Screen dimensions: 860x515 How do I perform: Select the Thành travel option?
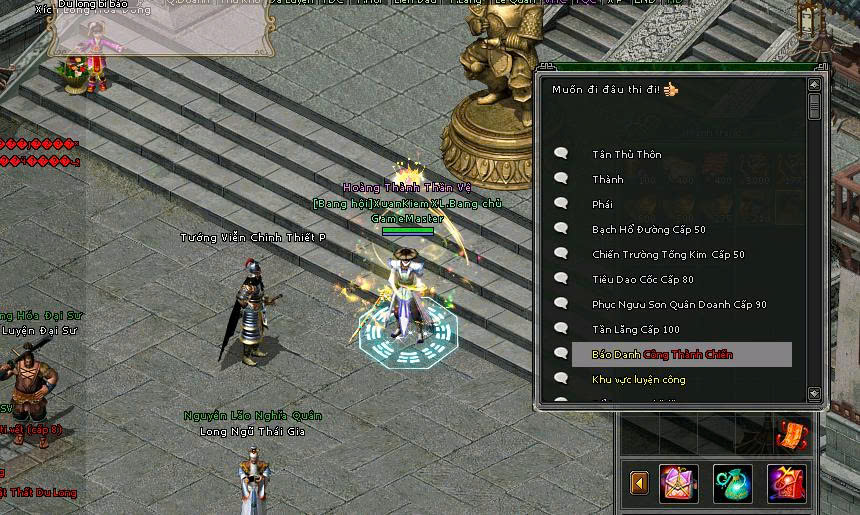click(x=607, y=179)
